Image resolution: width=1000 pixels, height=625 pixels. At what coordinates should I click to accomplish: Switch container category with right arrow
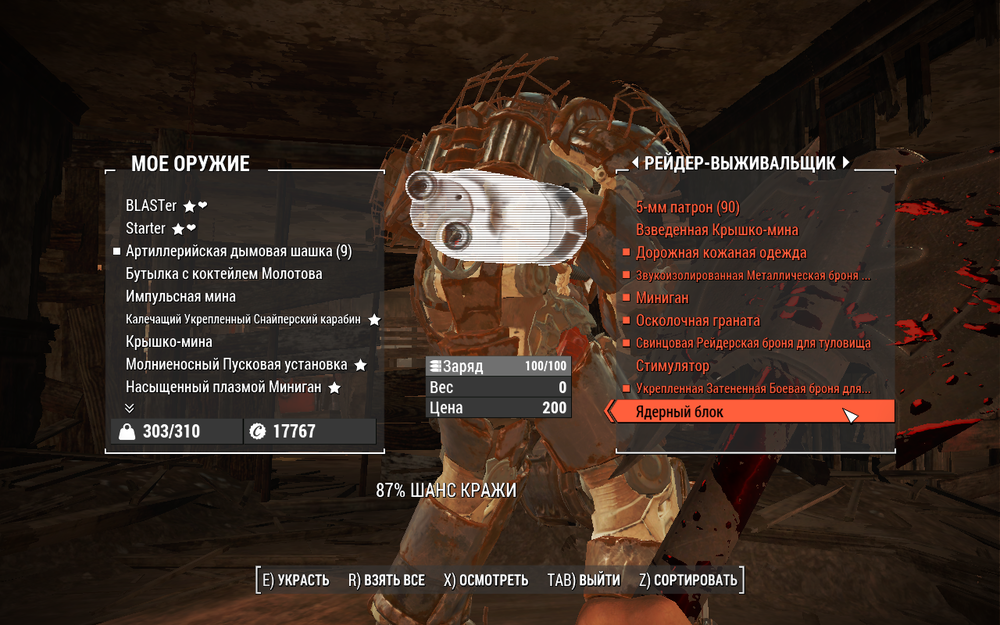pyautogui.click(x=846, y=163)
